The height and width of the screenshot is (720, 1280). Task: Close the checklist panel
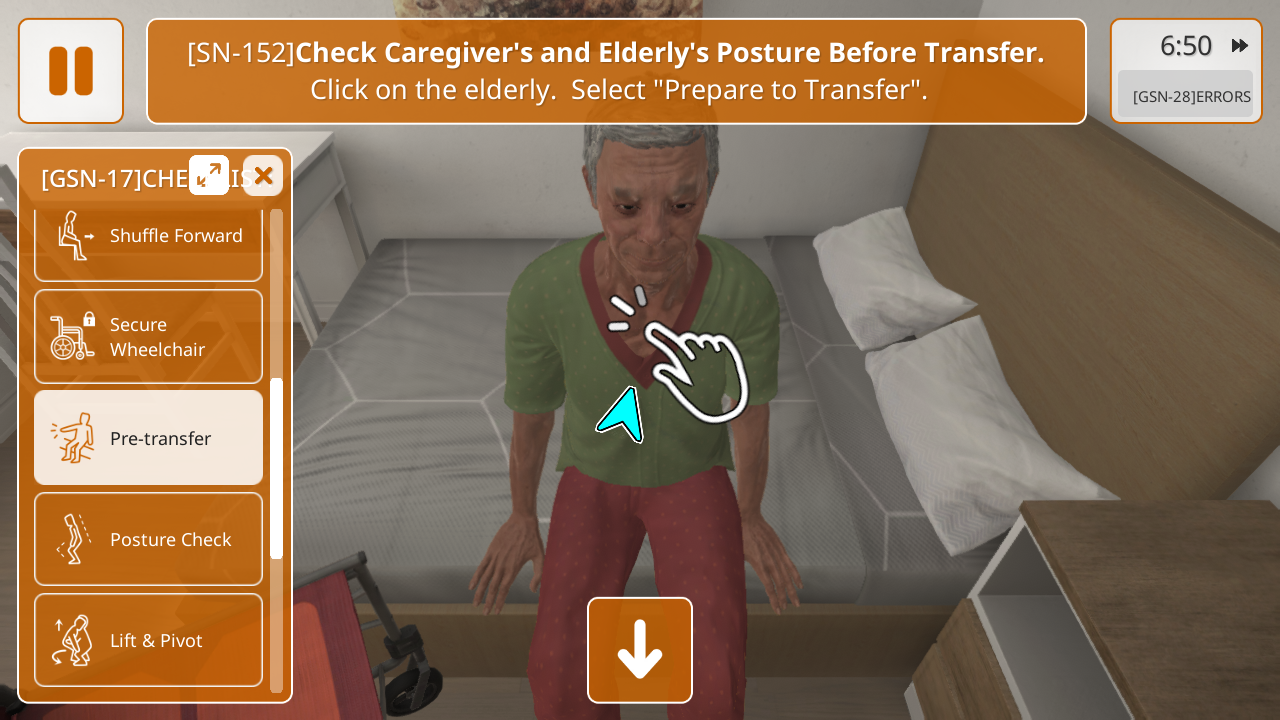point(263,175)
